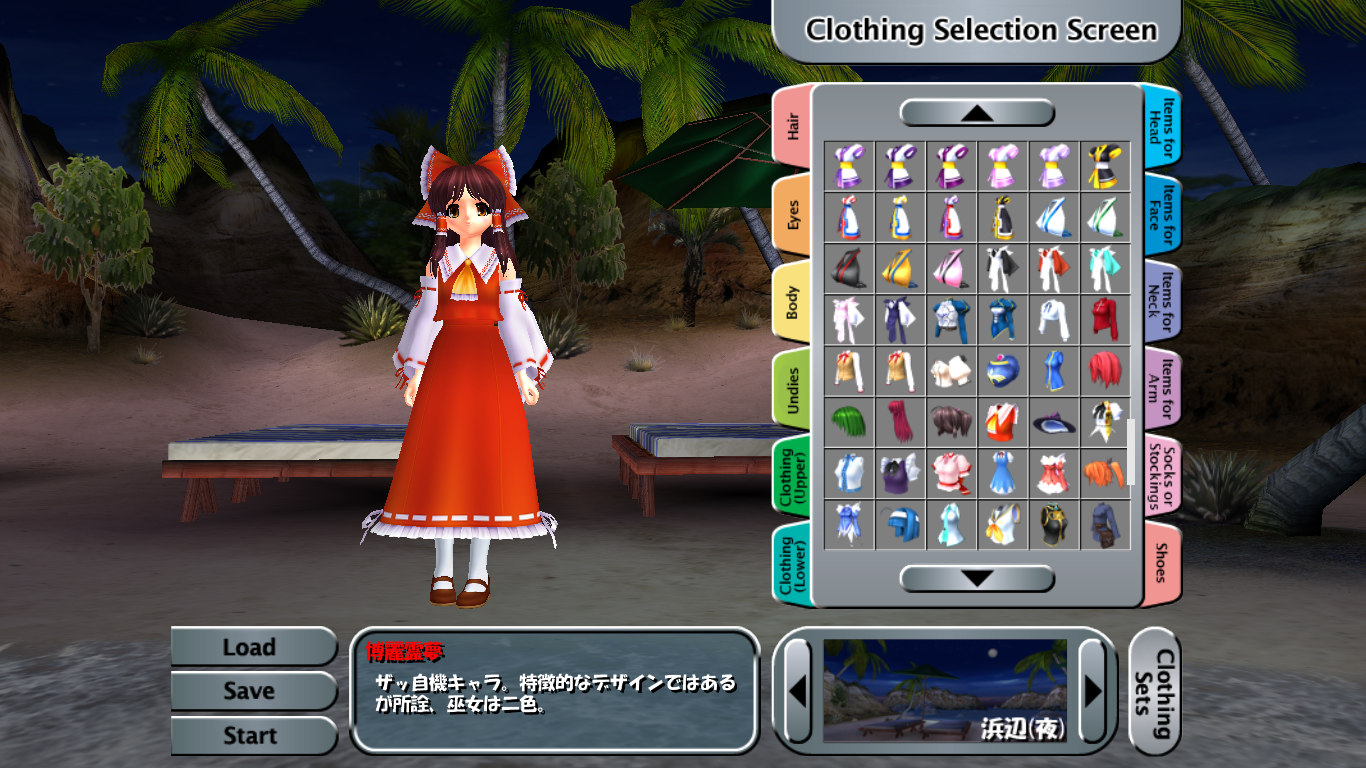Click the down arrow below clothing grid
The height and width of the screenshot is (768, 1366).
(977, 578)
